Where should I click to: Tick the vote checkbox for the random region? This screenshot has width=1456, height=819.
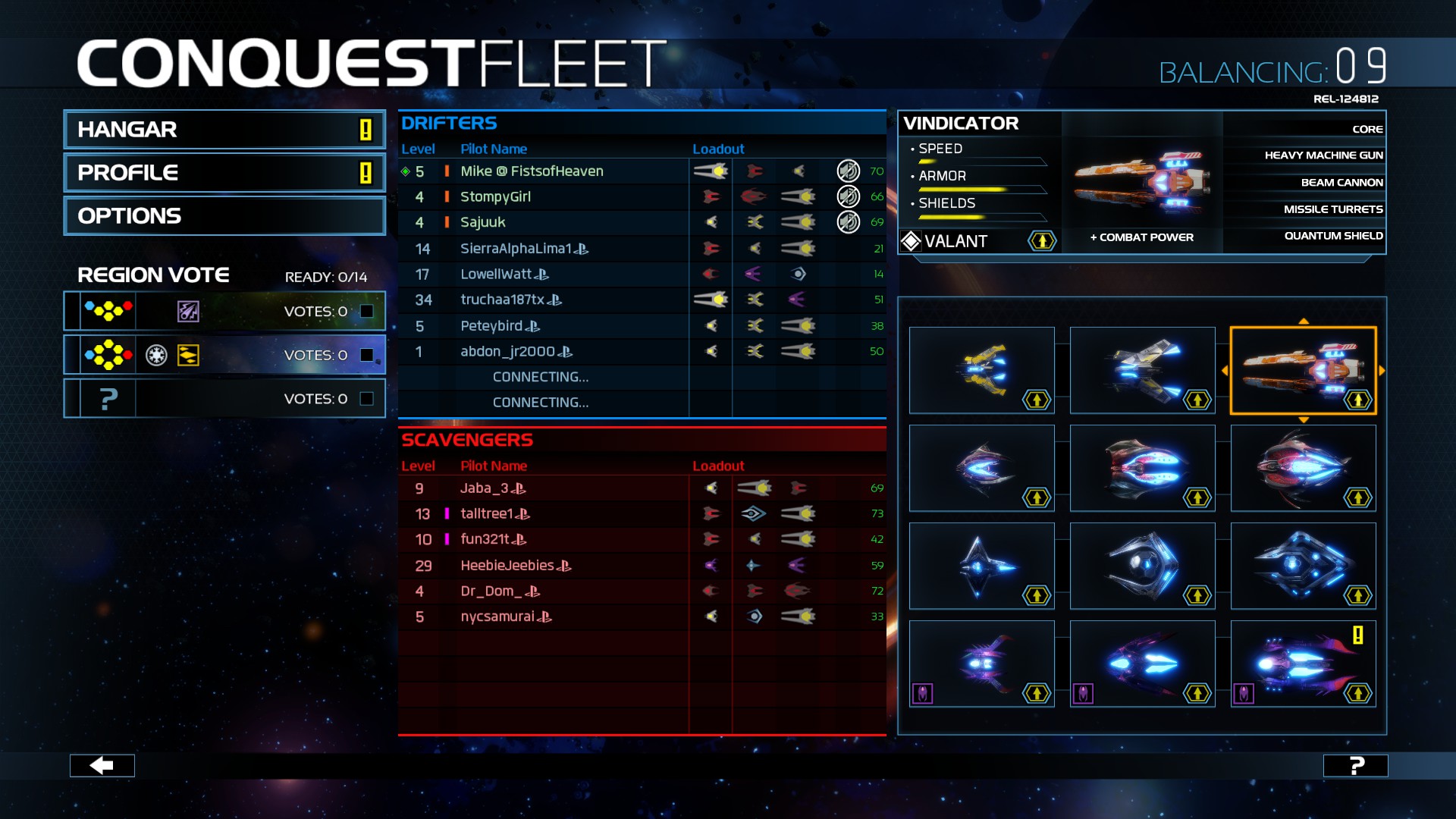click(367, 397)
